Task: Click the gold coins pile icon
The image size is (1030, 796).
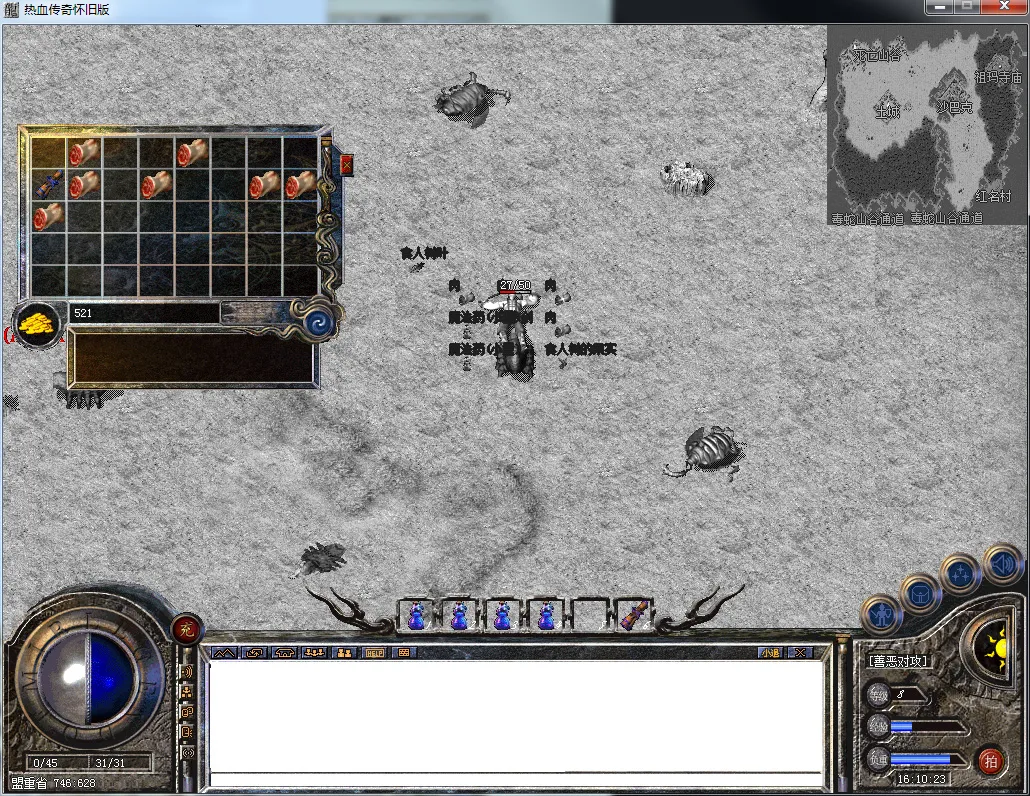Action: click(37, 325)
